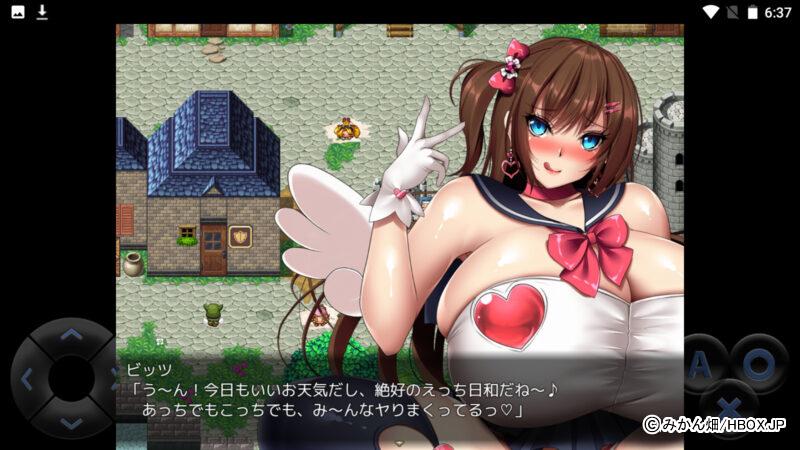Tap the virtual D-pad up arrow
Image resolution: width=800 pixels, height=450 pixels.
pyautogui.click(x=70, y=335)
